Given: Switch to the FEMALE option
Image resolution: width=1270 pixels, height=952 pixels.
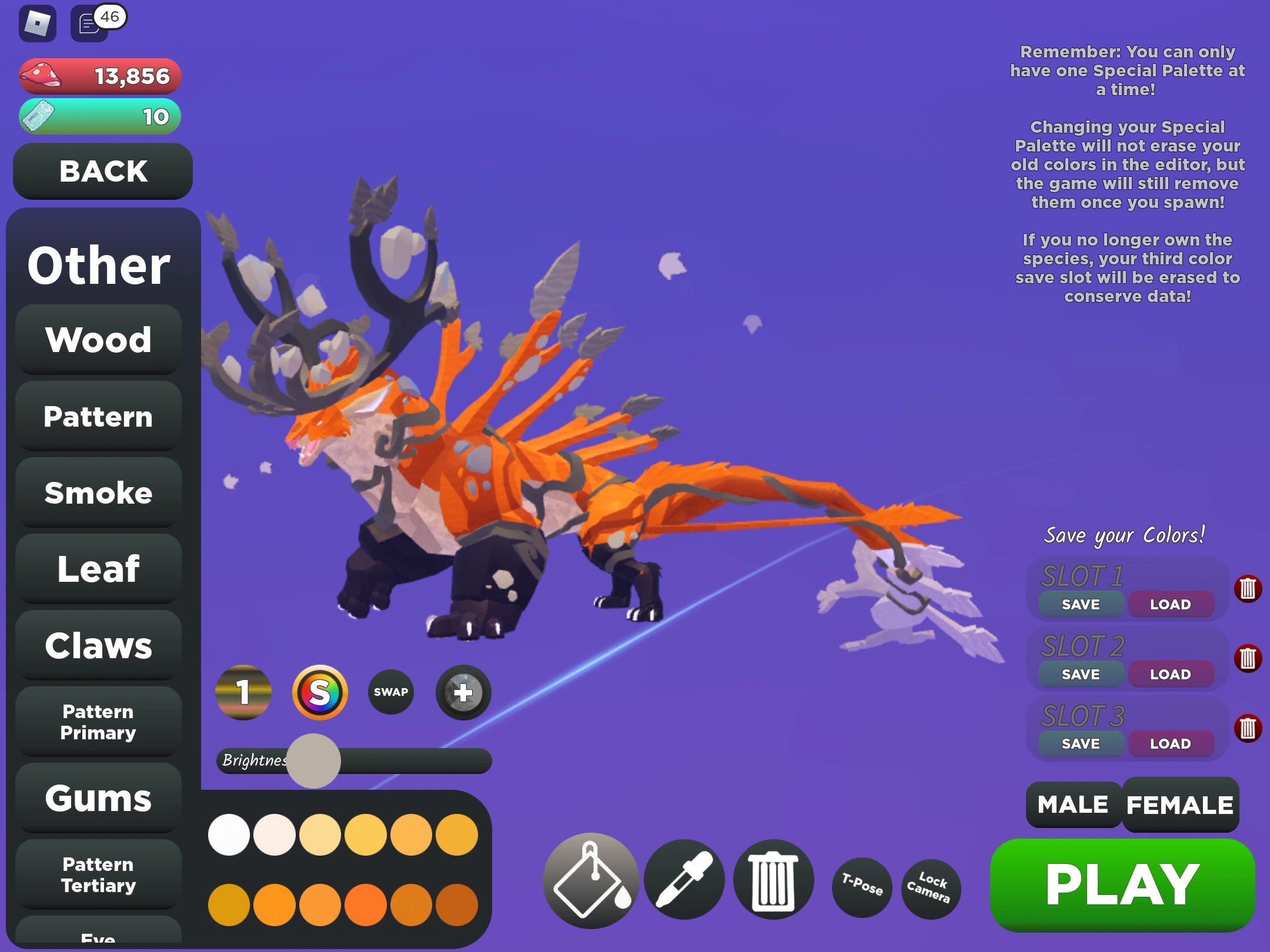Looking at the screenshot, I should [x=1179, y=804].
